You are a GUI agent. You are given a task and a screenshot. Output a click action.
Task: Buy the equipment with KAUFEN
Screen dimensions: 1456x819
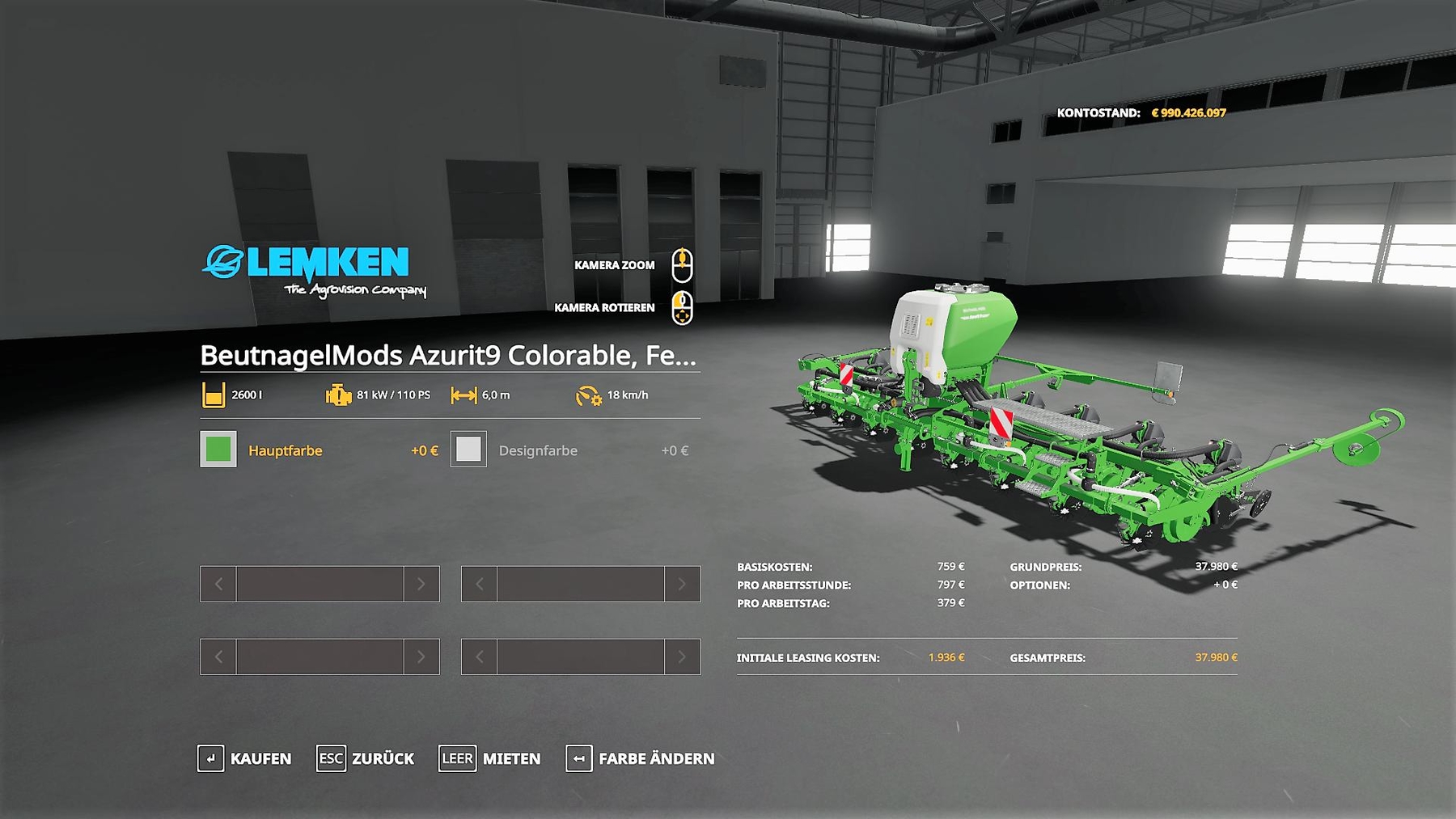(245, 758)
